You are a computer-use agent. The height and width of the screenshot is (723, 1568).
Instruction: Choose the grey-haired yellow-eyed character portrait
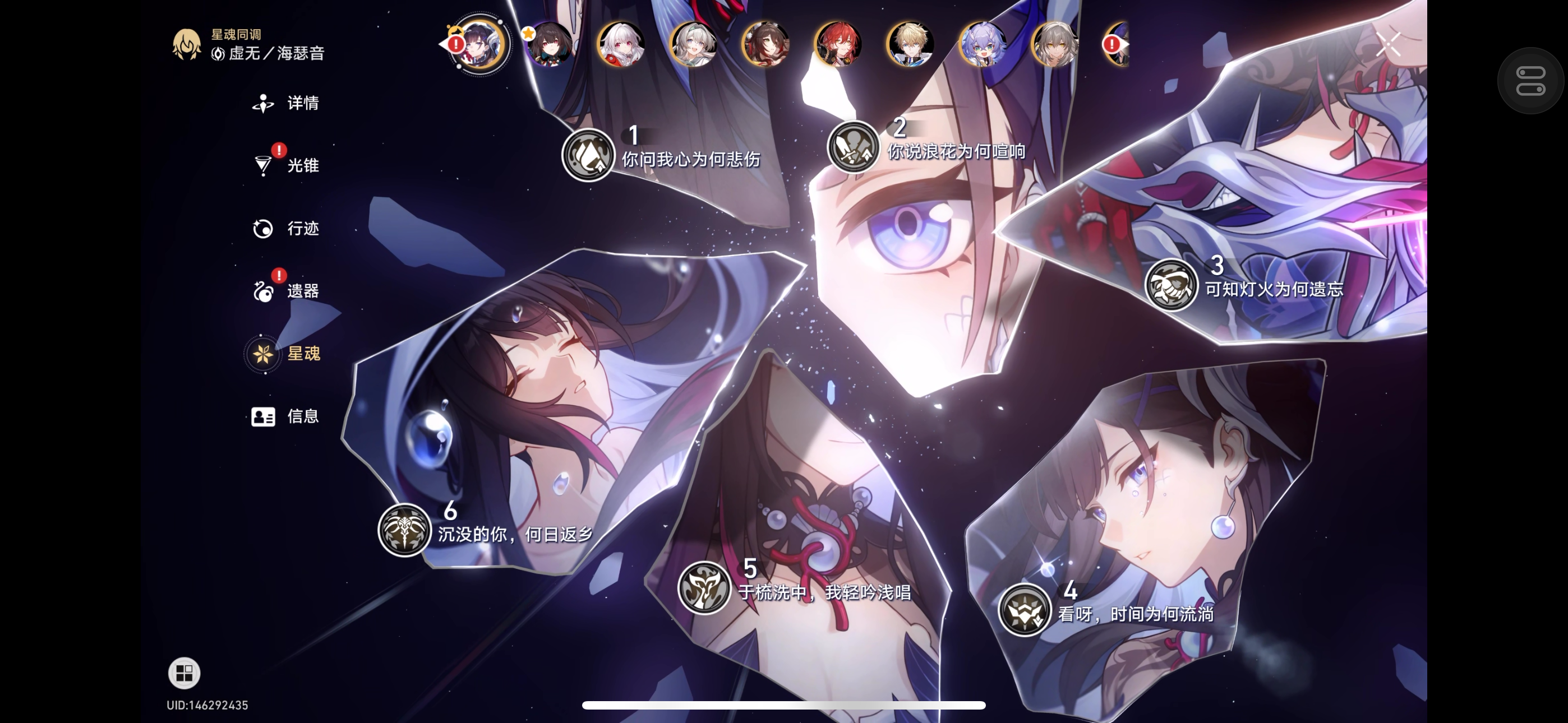pos(1055,44)
